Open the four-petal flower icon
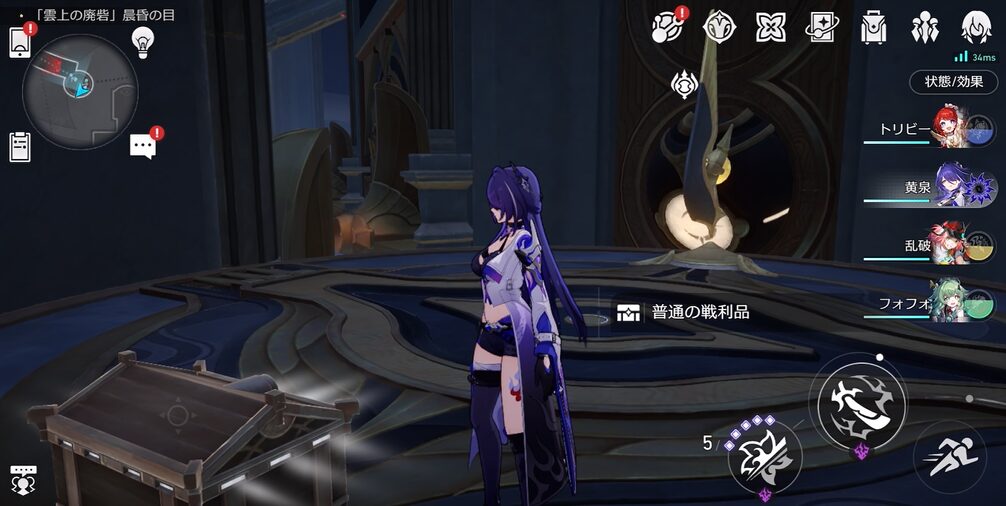The height and width of the screenshot is (506, 1006). pyautogui.click(x=770, y=27)
